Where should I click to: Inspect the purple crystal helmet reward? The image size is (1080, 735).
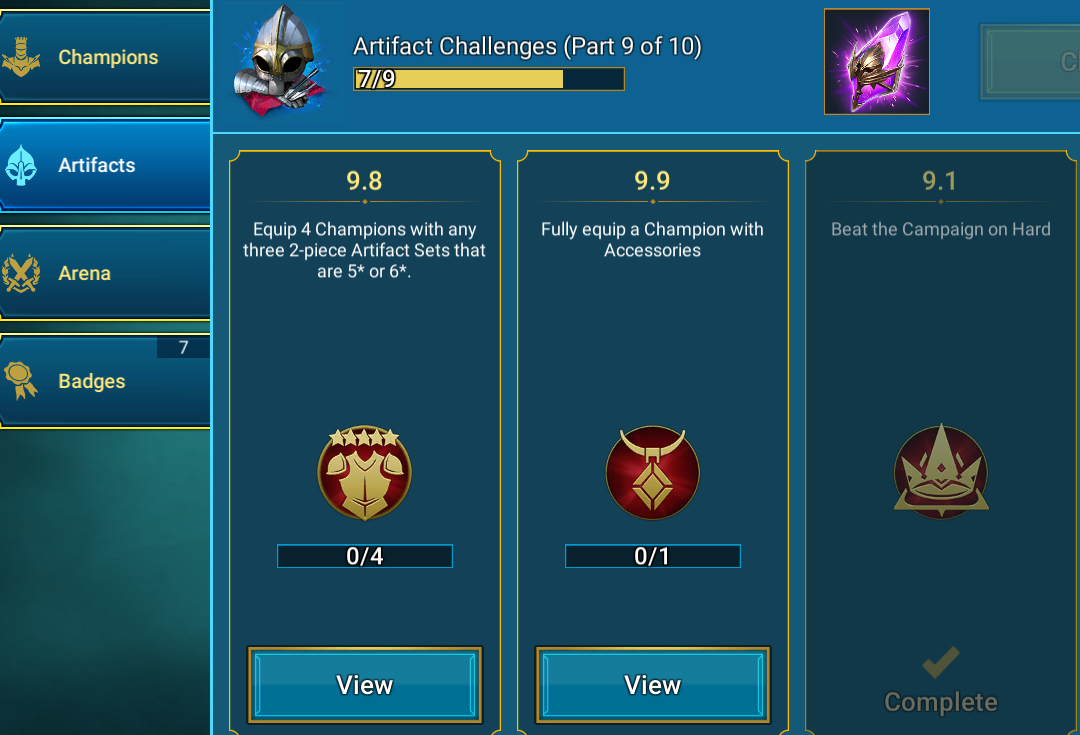tap(876, 62)
